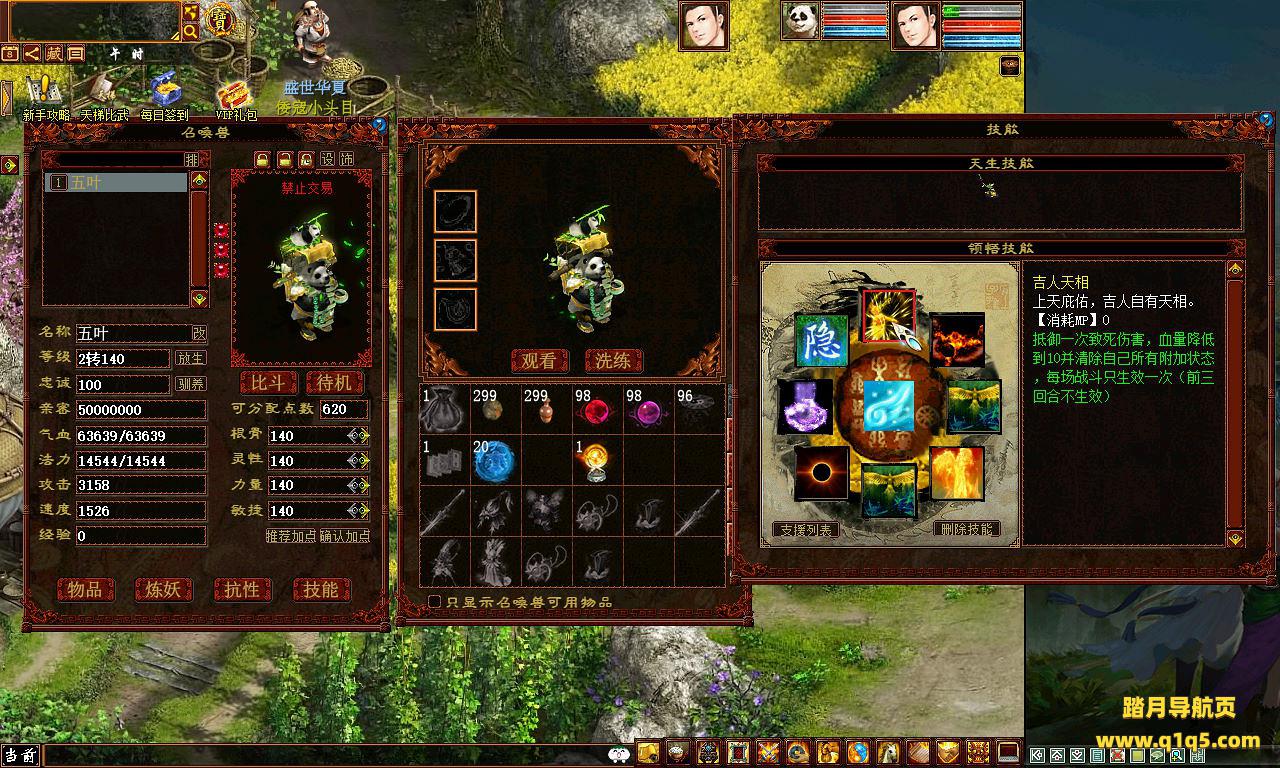Open the 抗性 resistance panel
The image size is (1280, 768).
coord(242,590)
